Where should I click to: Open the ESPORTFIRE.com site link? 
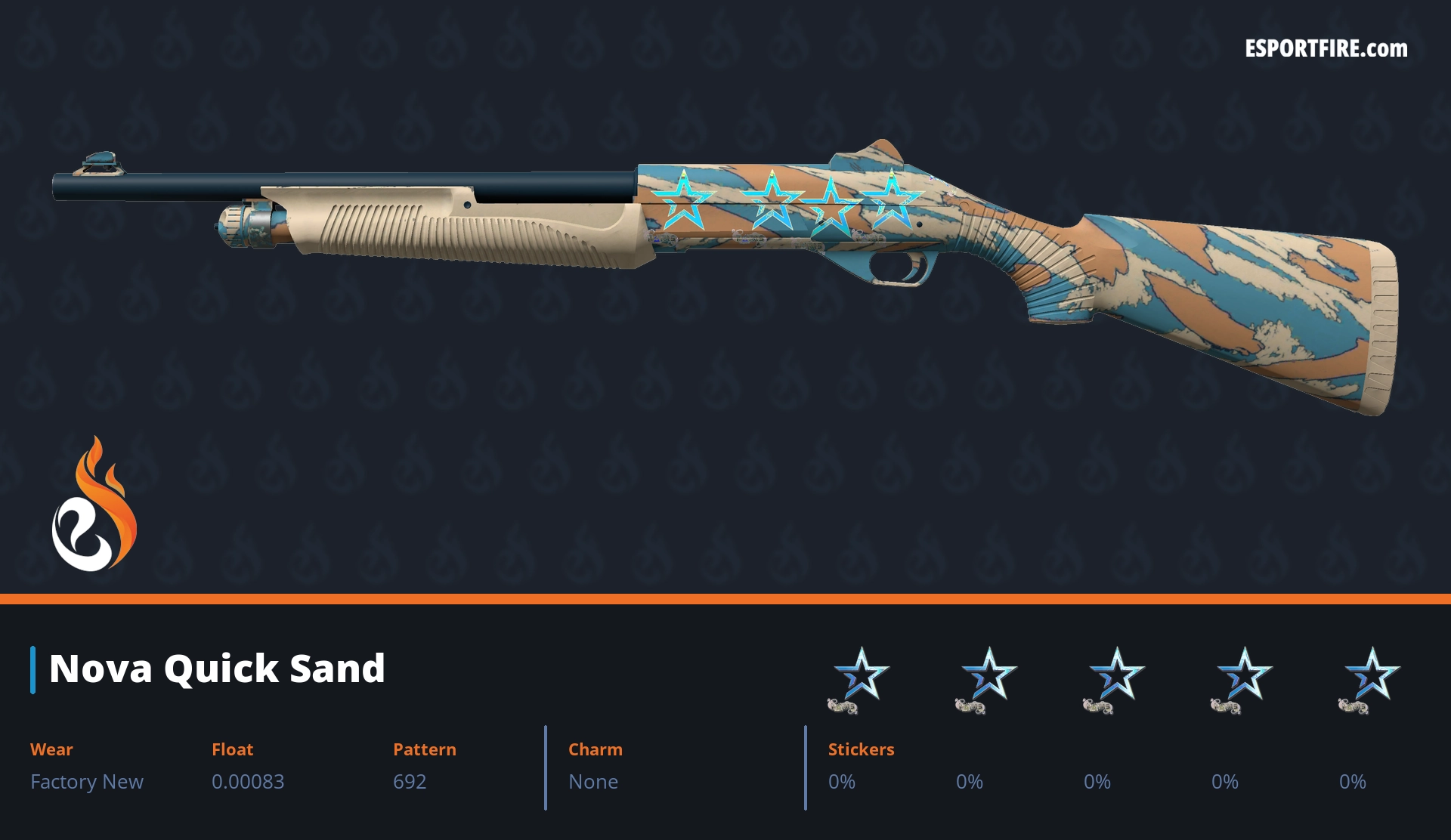(1326, 49)
